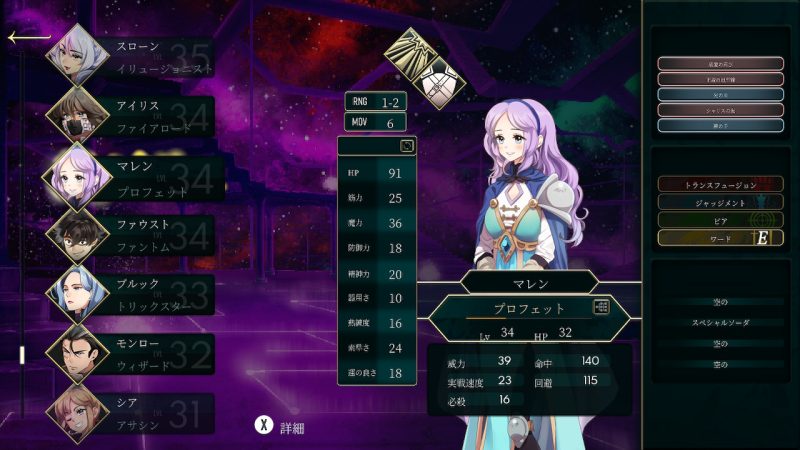Select the ピア spell entry

[720, 220]
